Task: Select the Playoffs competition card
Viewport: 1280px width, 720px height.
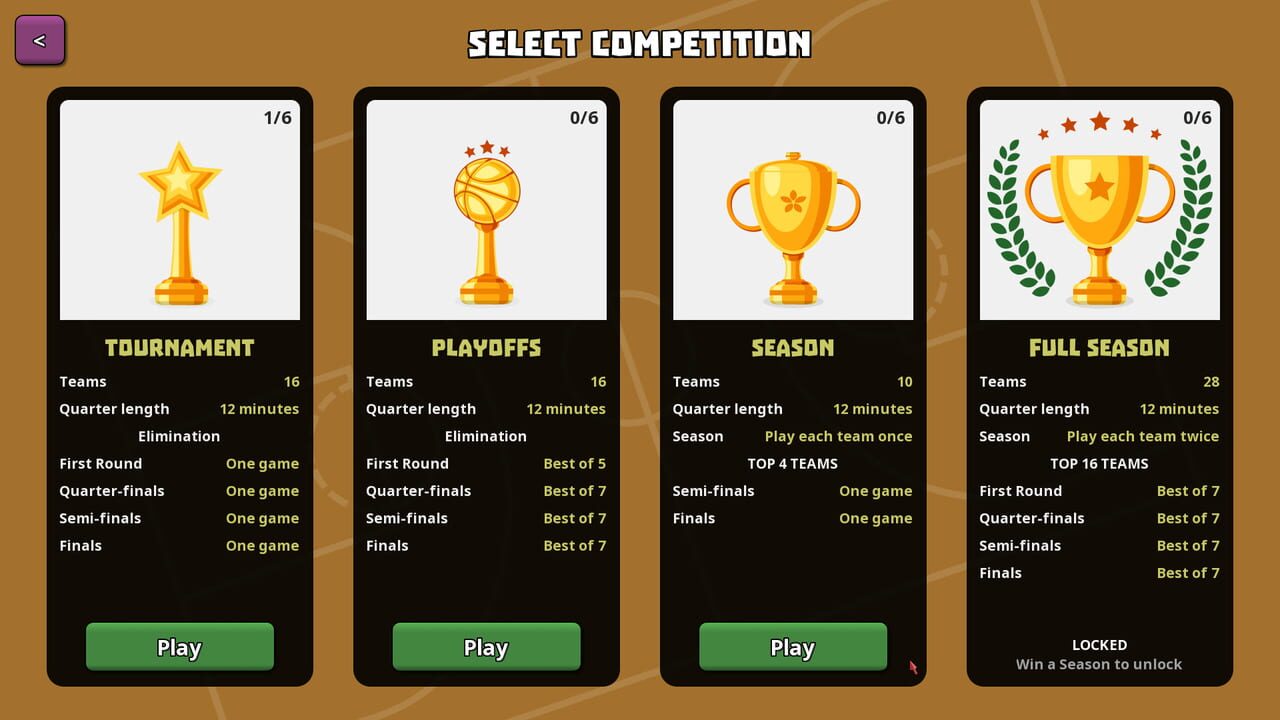Action: click(x=486, y=385)
